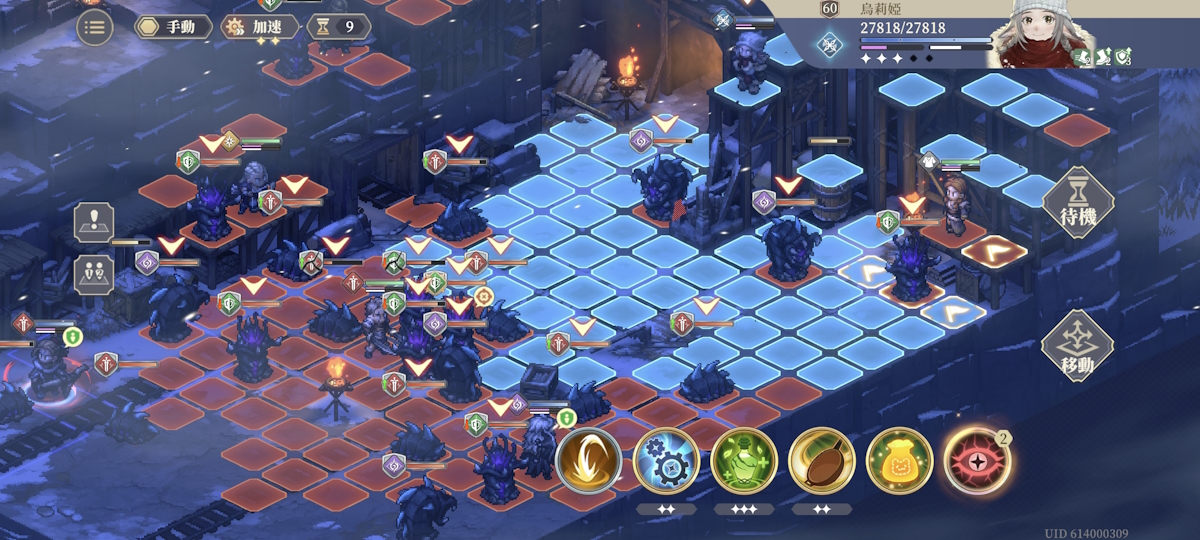The height and width of the screenshot is (540, 1200).
Task: Open the tile info exclamation icon
Action: pyautogui.click(x=94, y=223)
